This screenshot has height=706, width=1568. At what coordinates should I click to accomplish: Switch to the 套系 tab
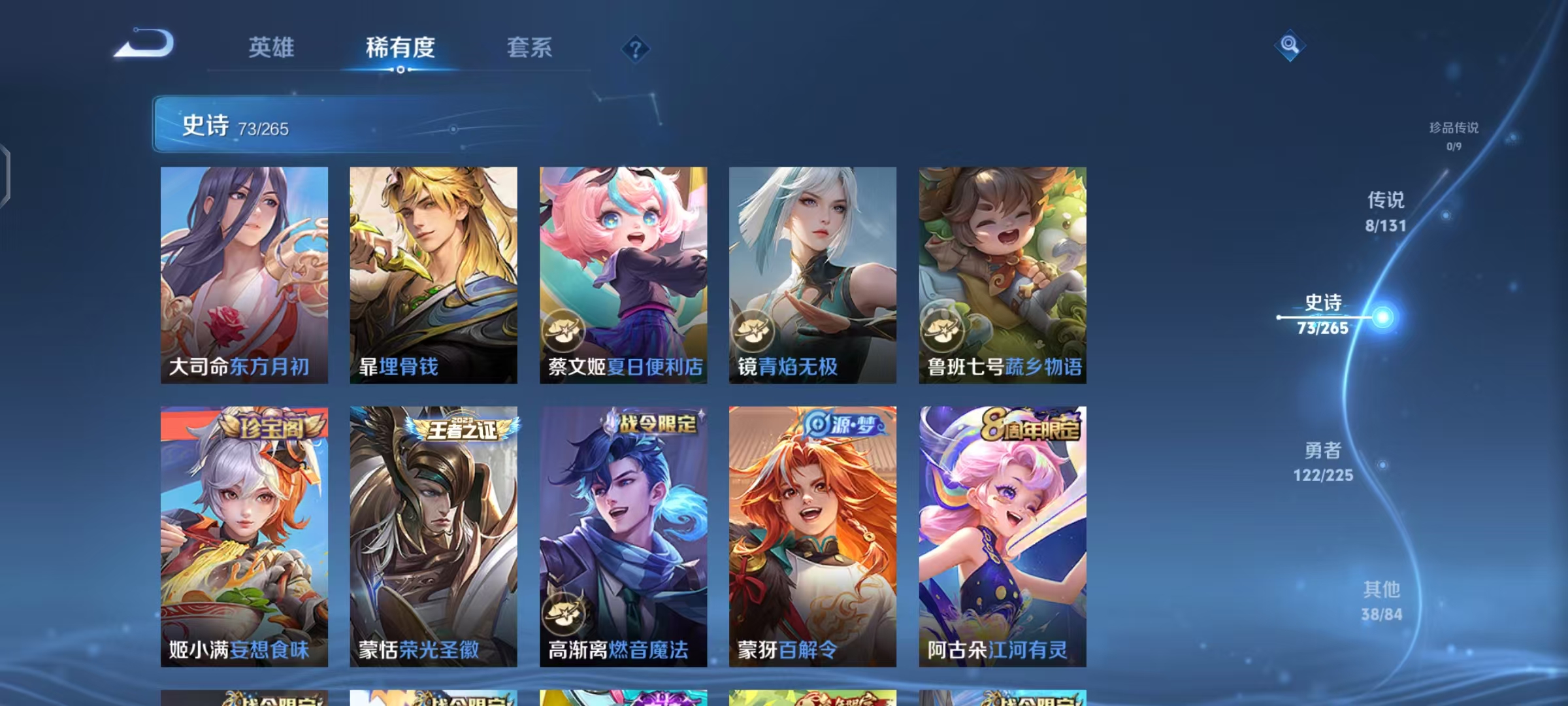529,48
